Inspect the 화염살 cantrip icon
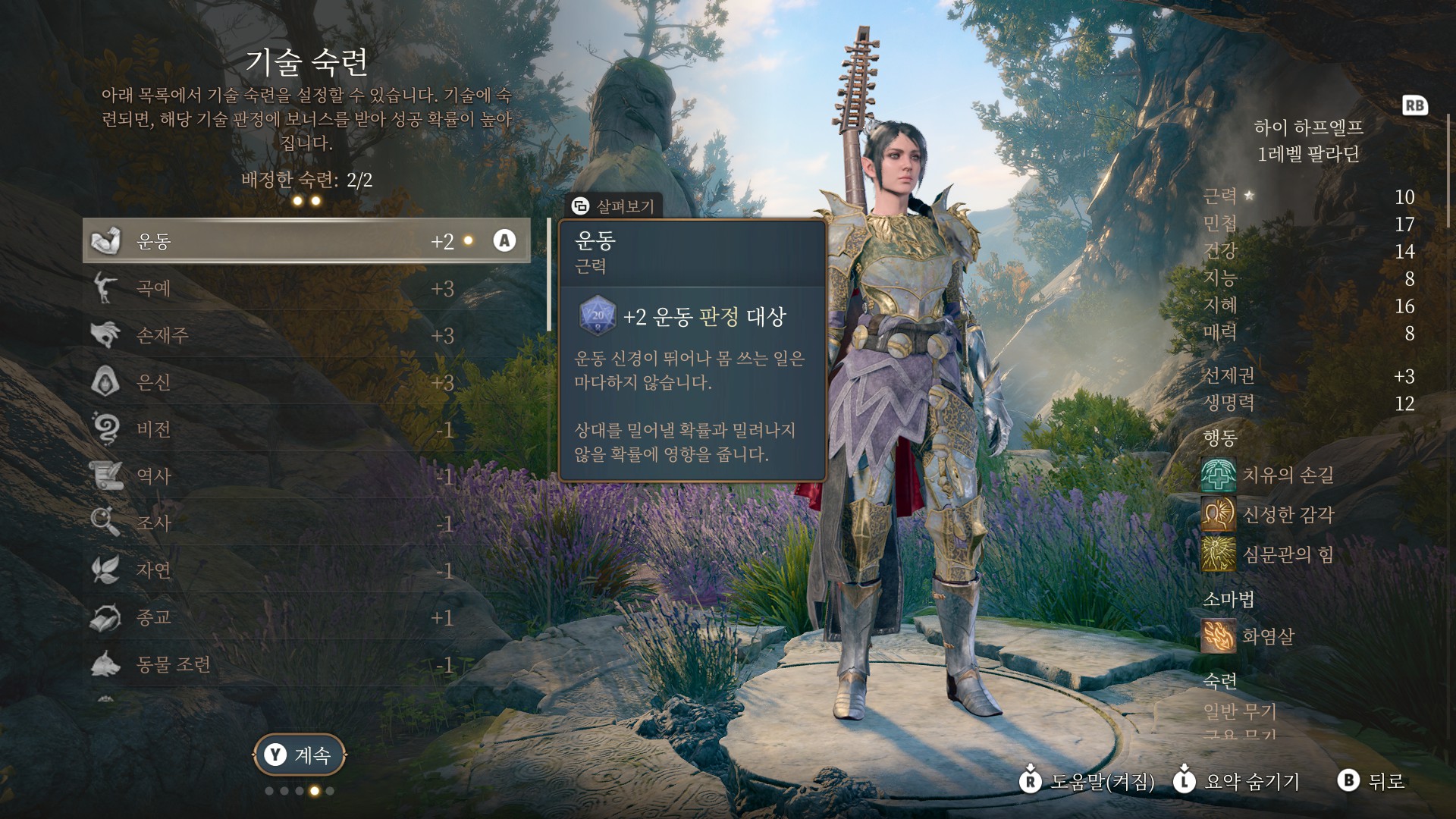Screen dimensions: 1456x819 point(1218,635)
